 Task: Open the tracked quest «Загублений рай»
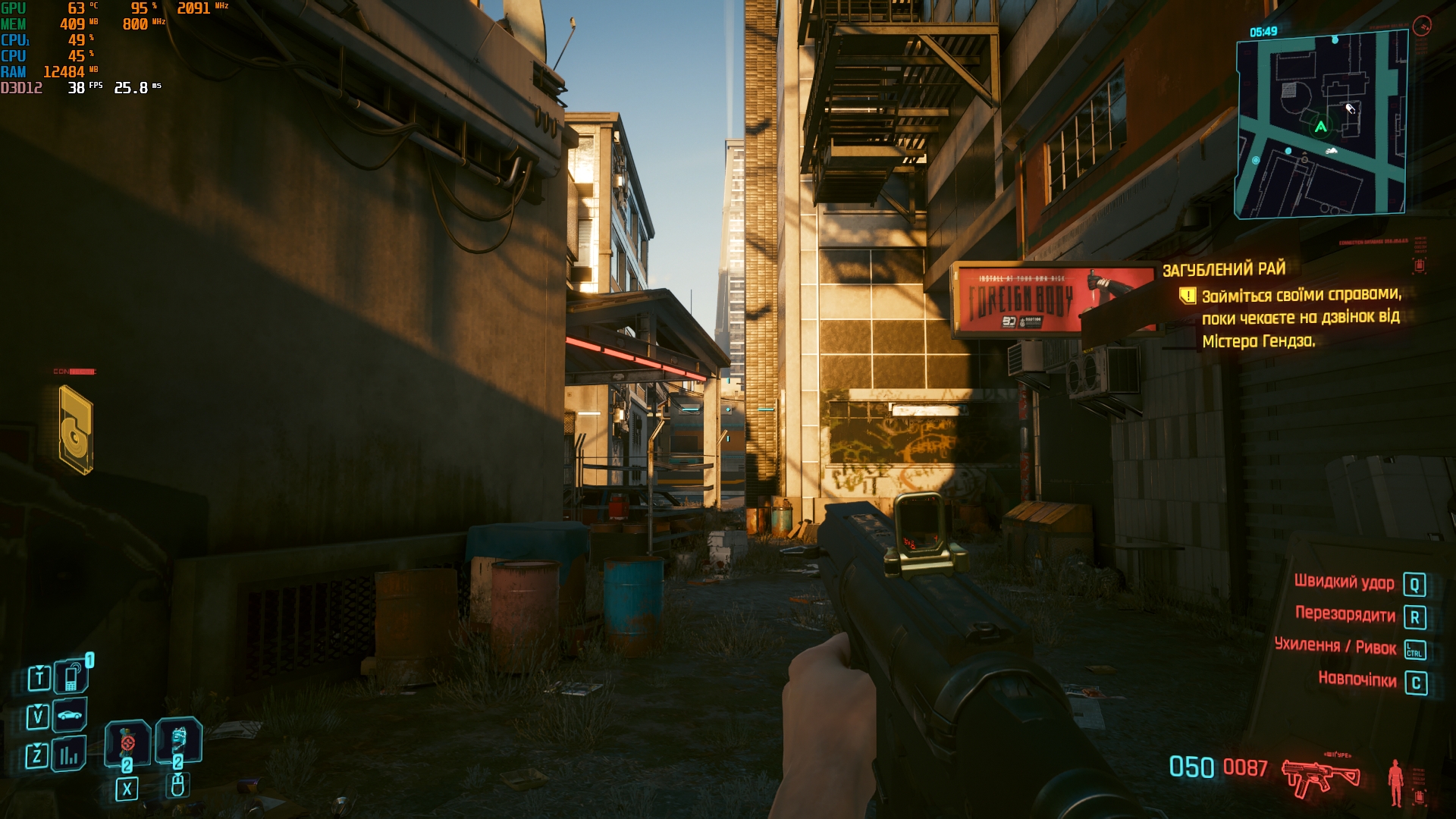point(1224,269)
